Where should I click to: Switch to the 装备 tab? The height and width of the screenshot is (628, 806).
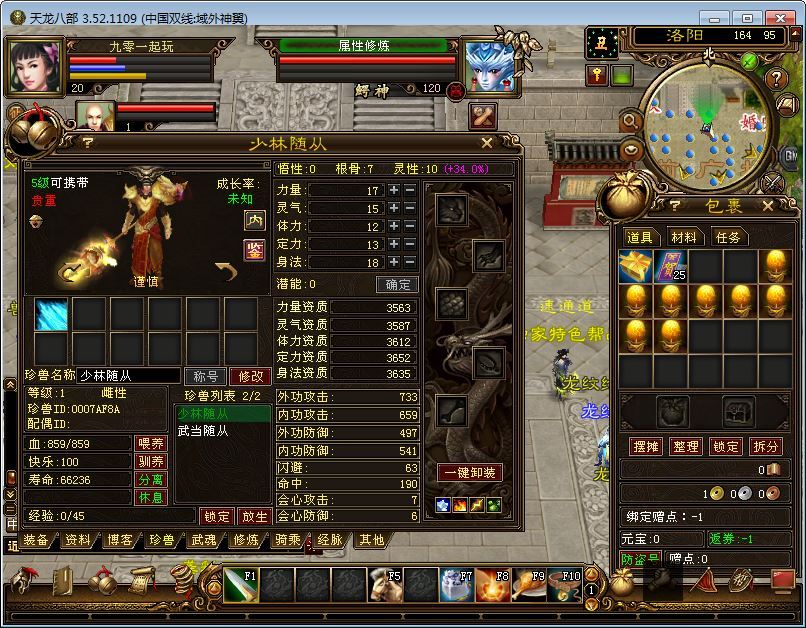click(x=36, y=540)
